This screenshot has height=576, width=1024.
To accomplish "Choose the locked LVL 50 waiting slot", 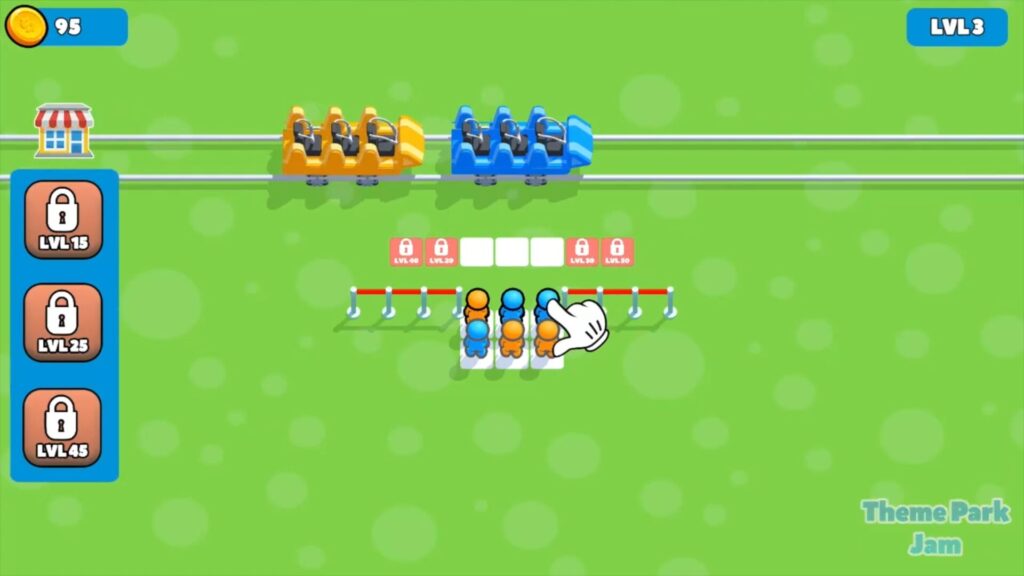I will click(617, 251).
